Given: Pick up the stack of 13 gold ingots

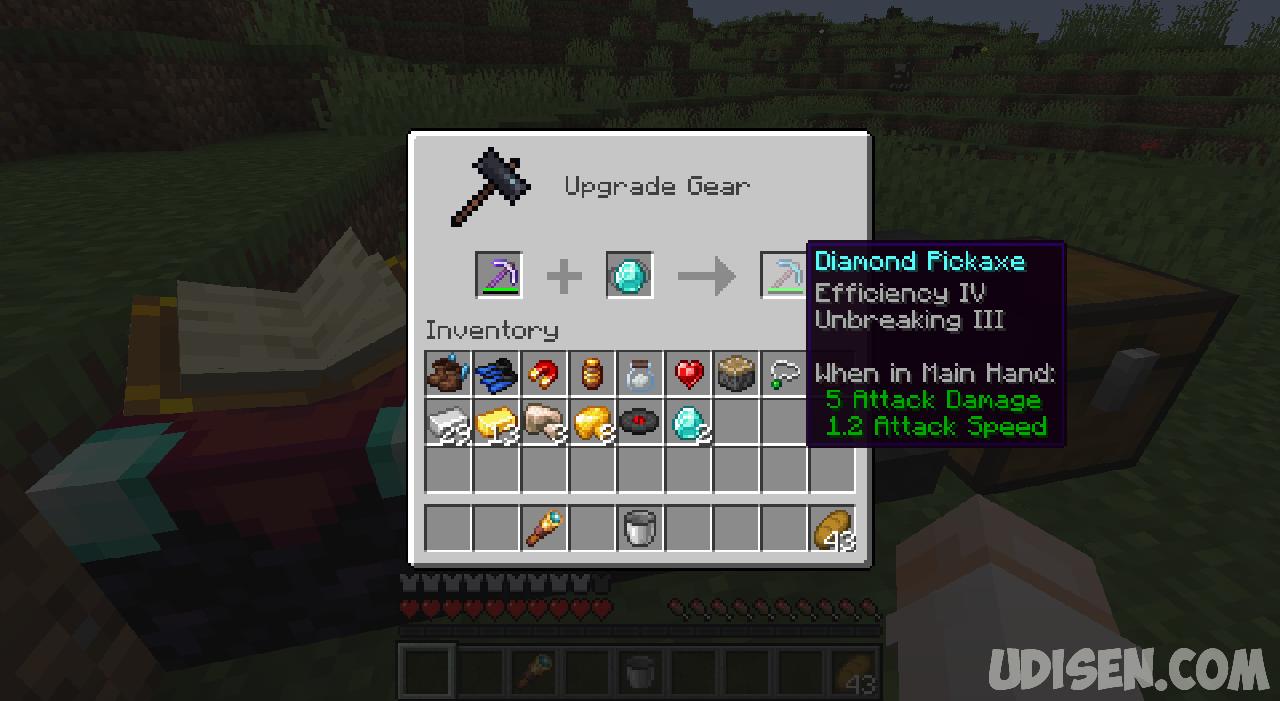Looking at the screenshot, I should [496, 422].
